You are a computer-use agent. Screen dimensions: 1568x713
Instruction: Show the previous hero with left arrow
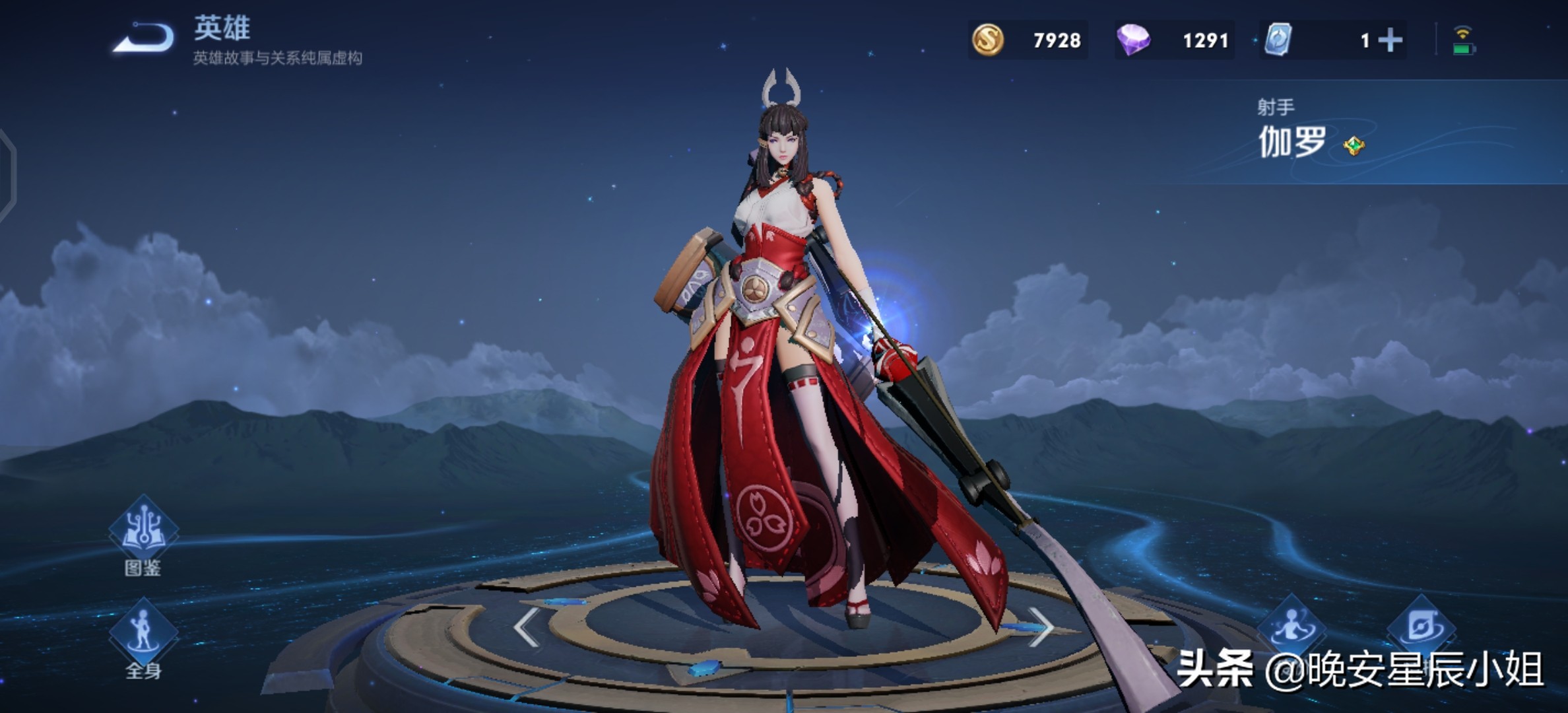point(528,627)
